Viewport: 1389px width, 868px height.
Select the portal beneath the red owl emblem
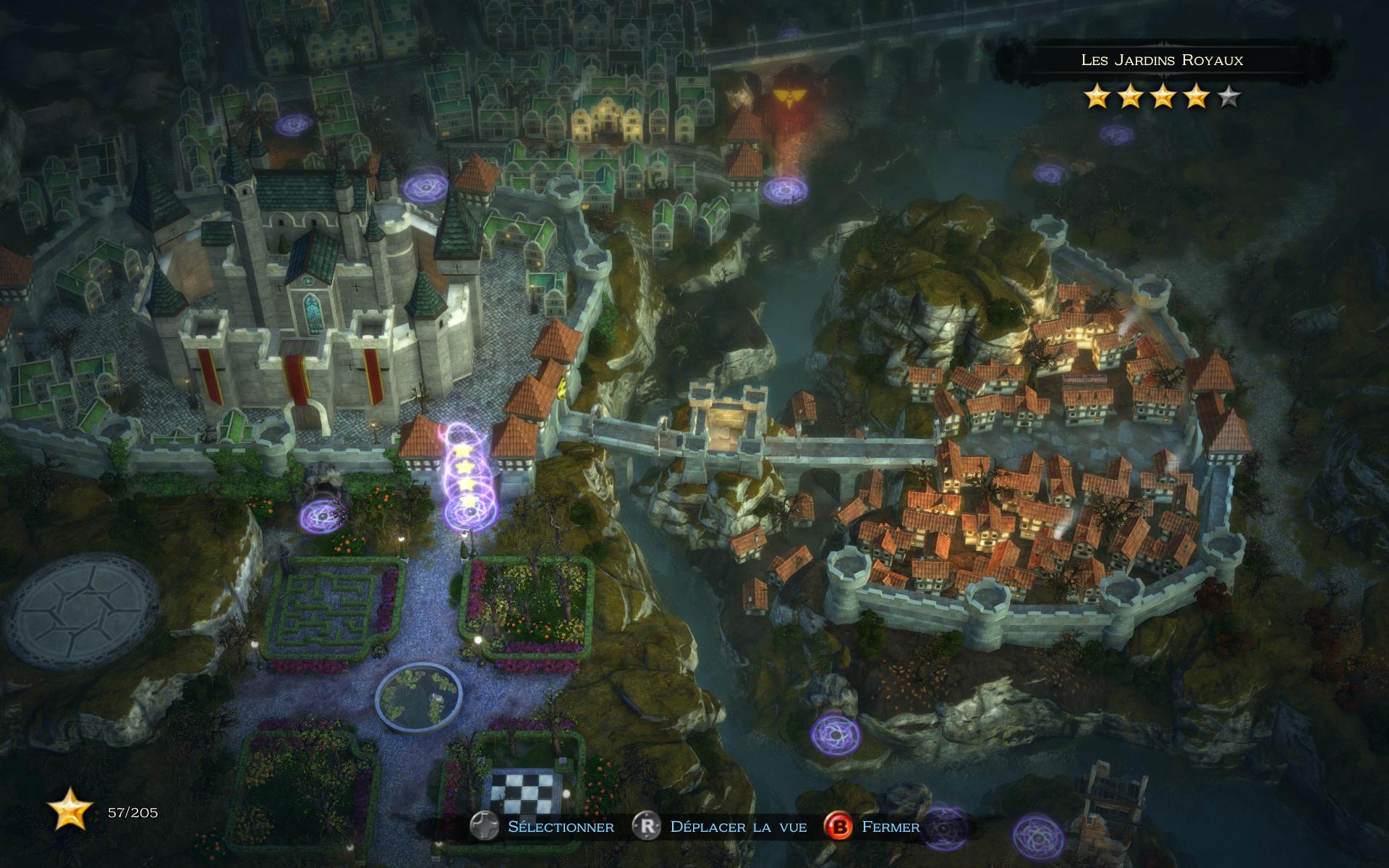[x=781, y=190]
